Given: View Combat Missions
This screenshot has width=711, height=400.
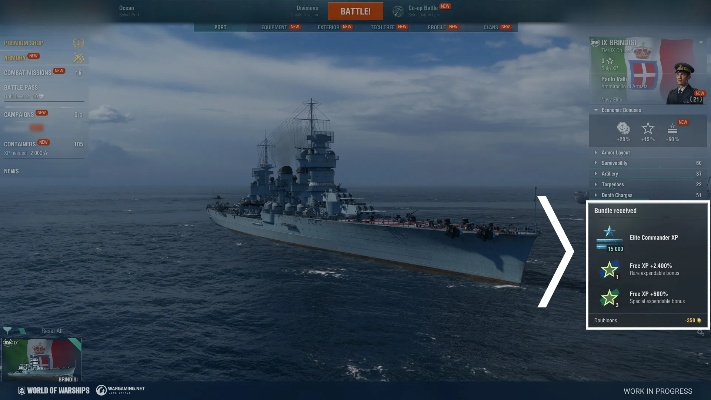Looking at the screenshot, I should (27, 72).
